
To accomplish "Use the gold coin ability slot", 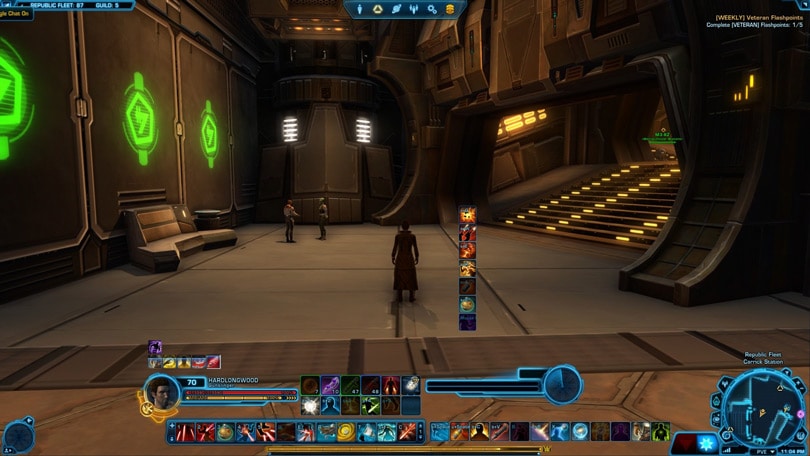I will coord(346,432).
